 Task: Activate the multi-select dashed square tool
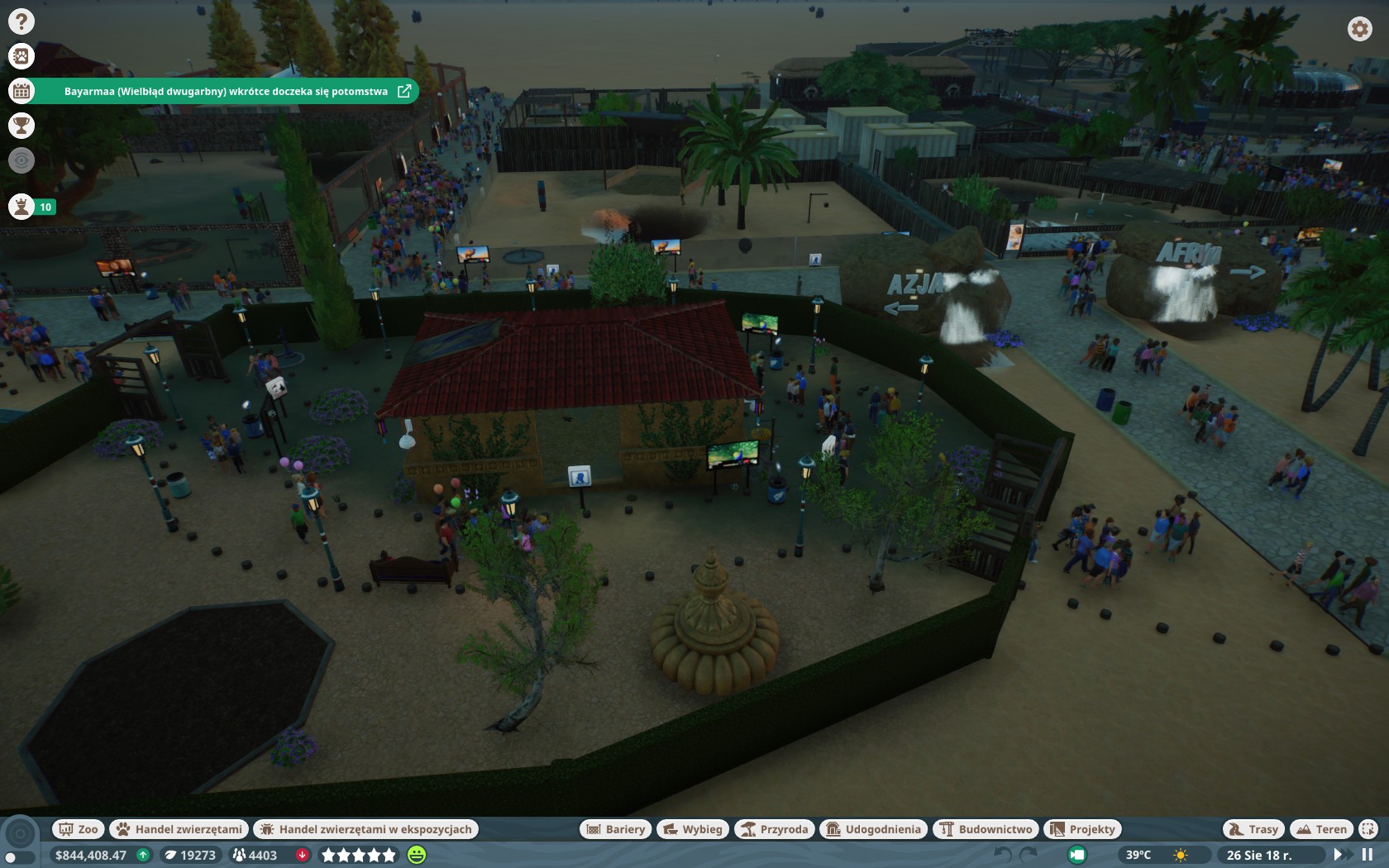1368,829
